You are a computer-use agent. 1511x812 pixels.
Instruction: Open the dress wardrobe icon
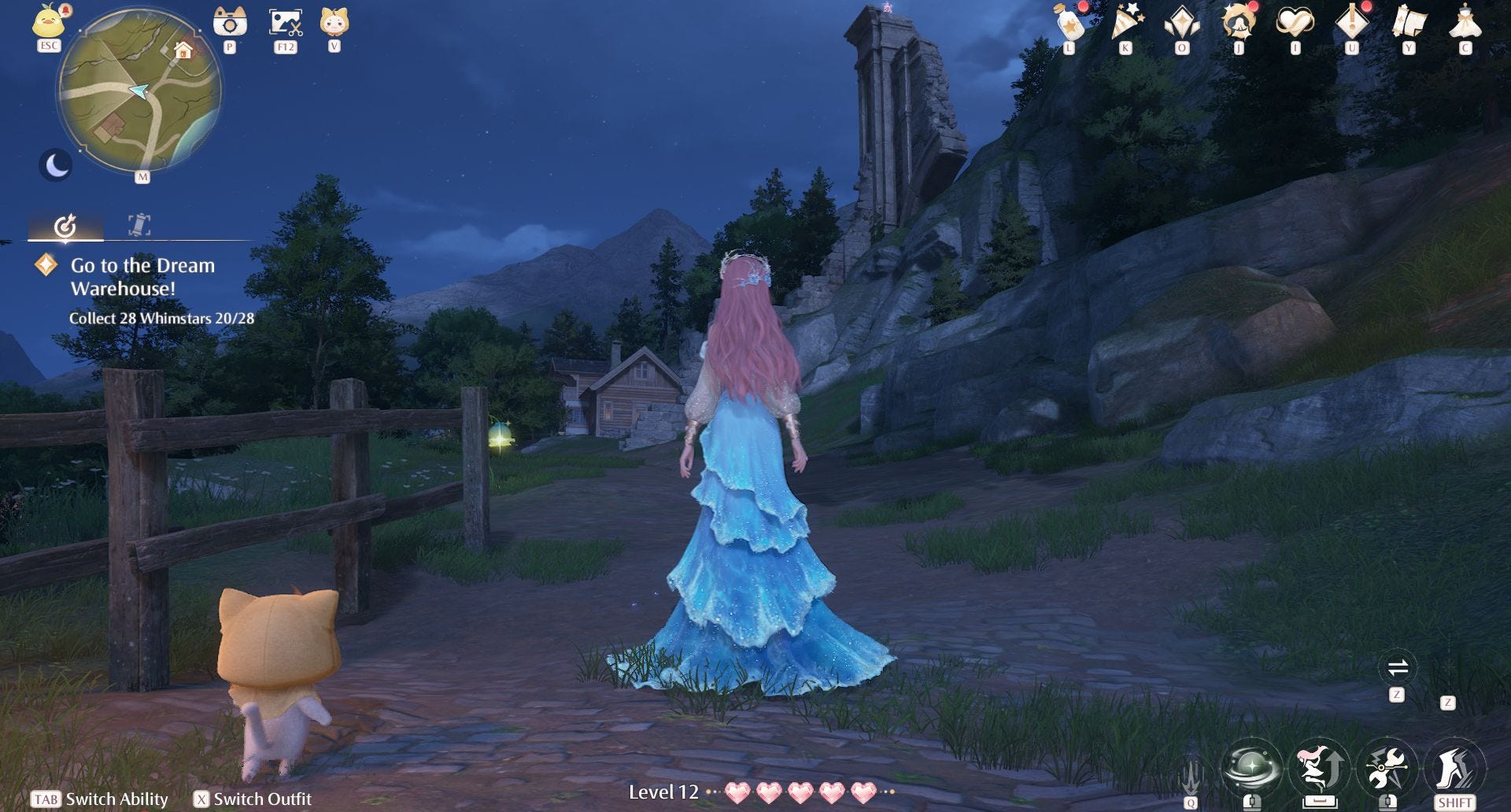(x=1465, y=22)
